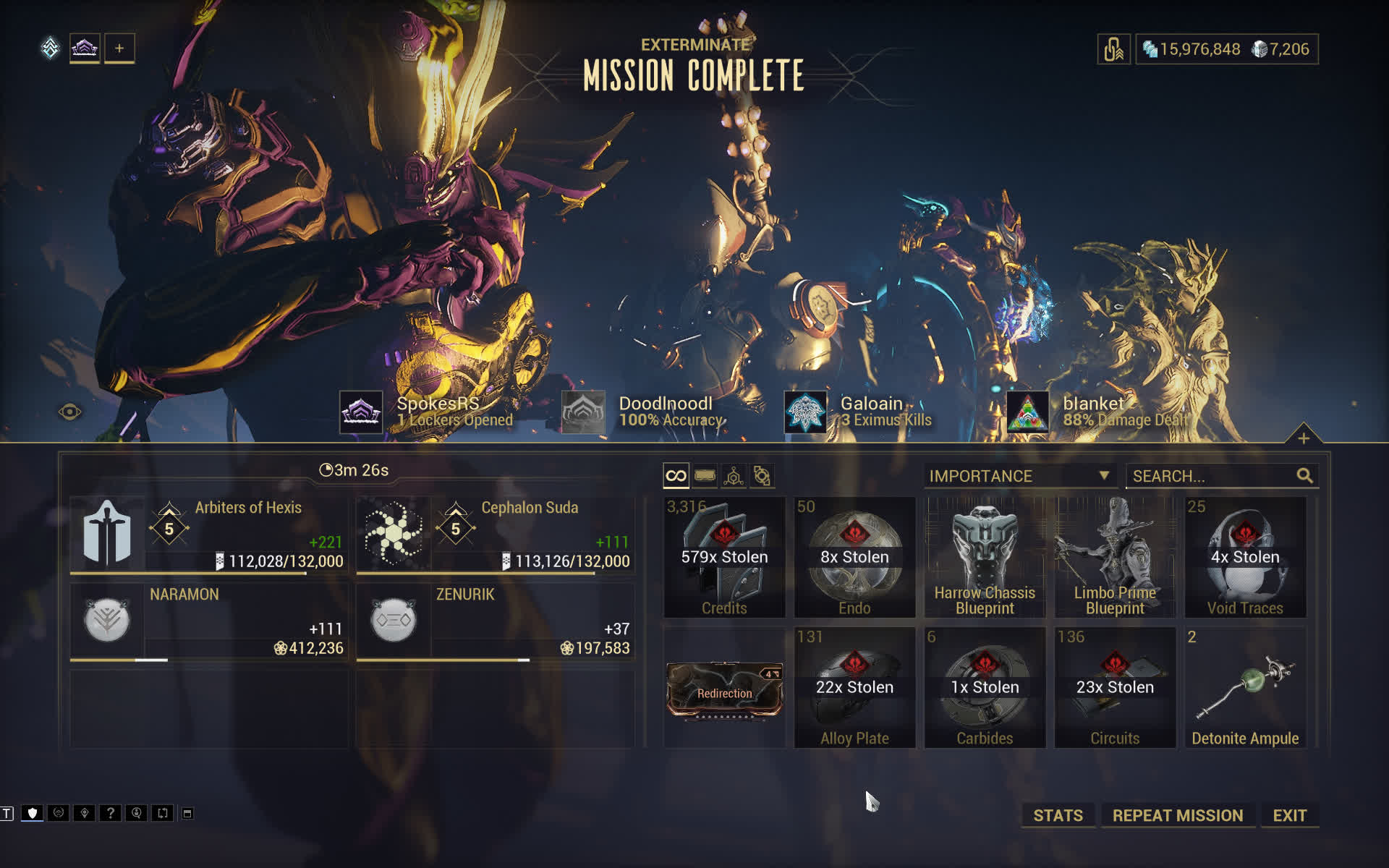The width and height of the screenshot is (1389, 868).
Task: Open the mission Stats screen
Action: pyautogui.click(x=1058, y=815)
